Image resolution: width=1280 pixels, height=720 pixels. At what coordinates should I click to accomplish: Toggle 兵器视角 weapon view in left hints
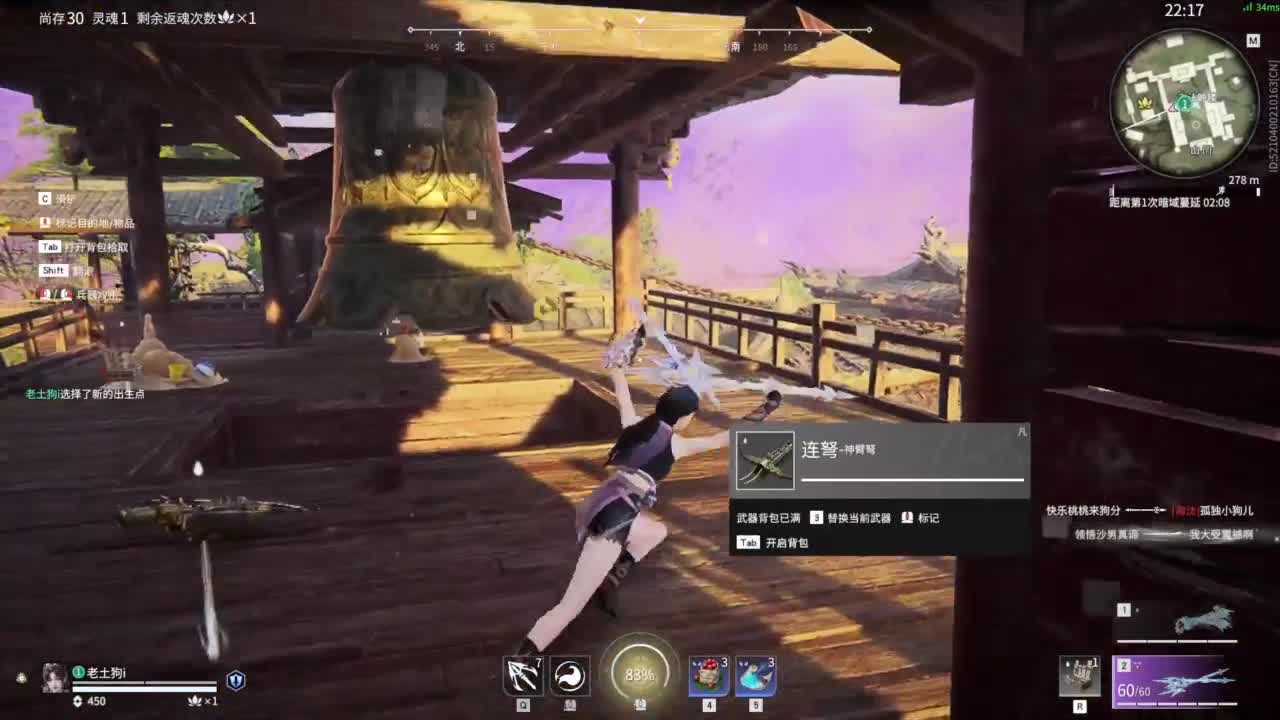coord(90,295)
